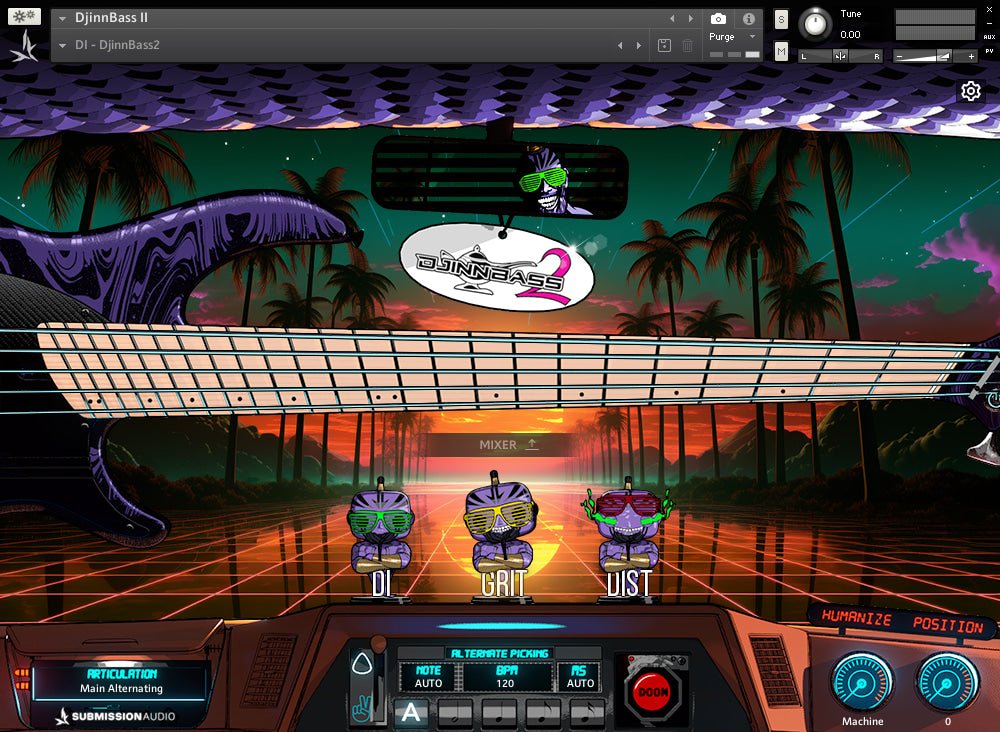Click the Position knob
The height and width of the screenshot is (732, 1000).
click(x=947, y=681)
